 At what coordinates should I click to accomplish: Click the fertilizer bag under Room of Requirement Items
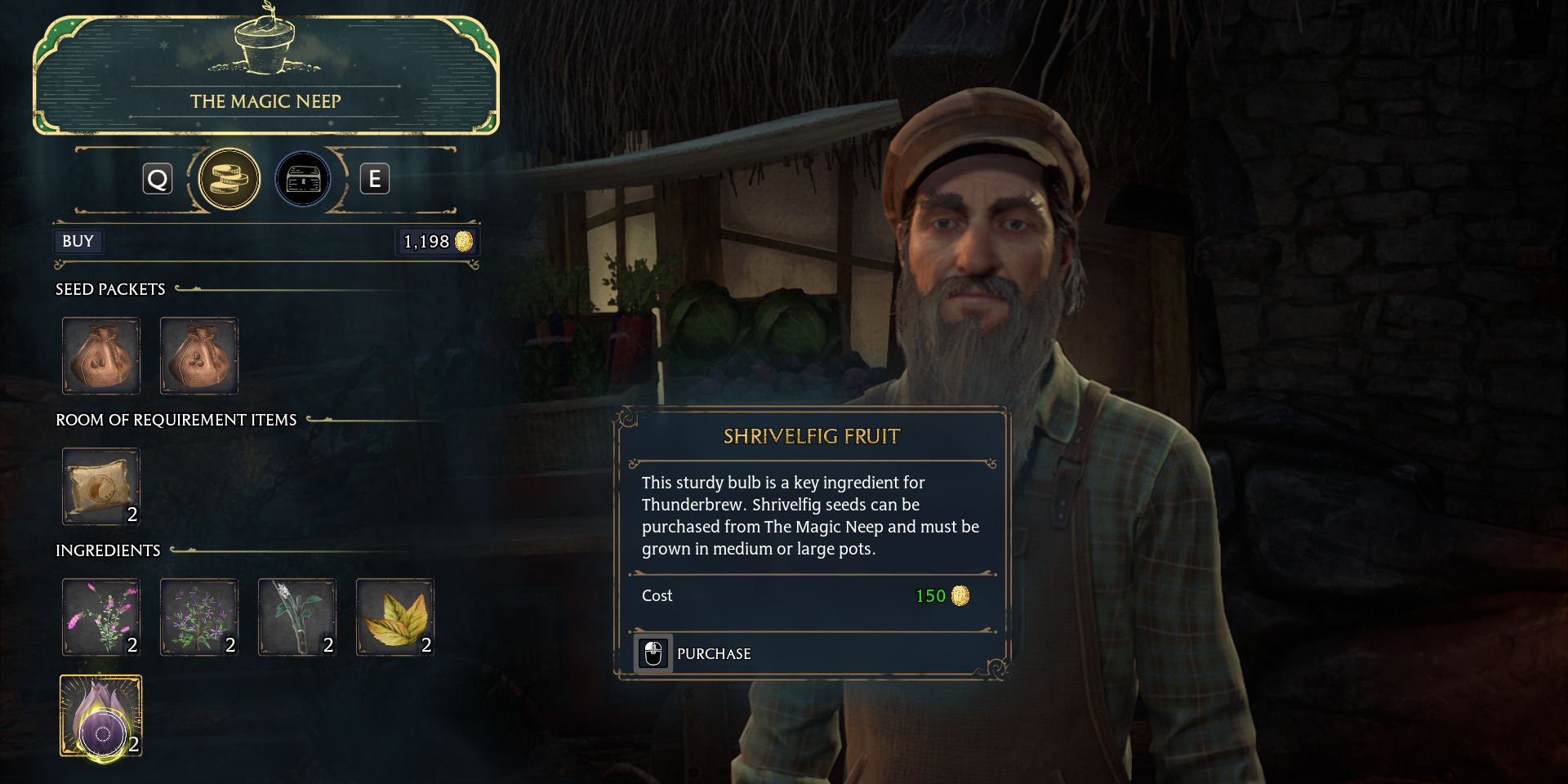(x=101, y=486)
